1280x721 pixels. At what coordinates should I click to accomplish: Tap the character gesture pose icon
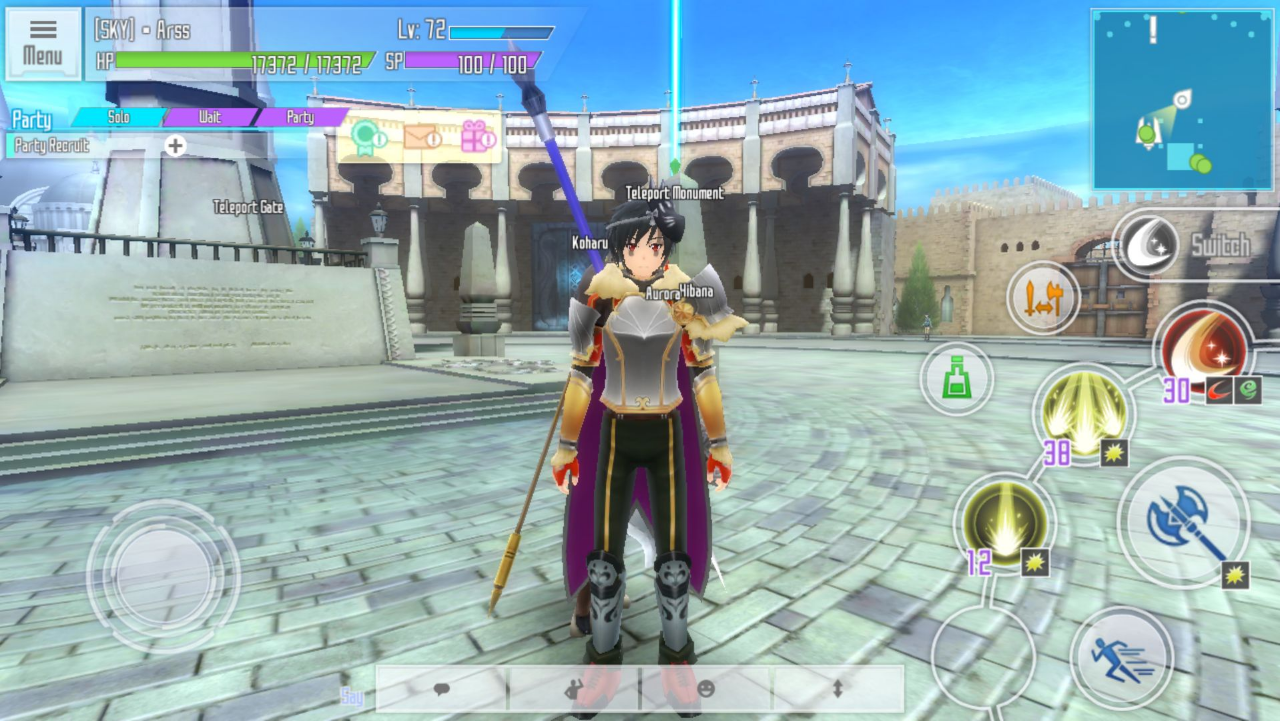click(573, 689)
